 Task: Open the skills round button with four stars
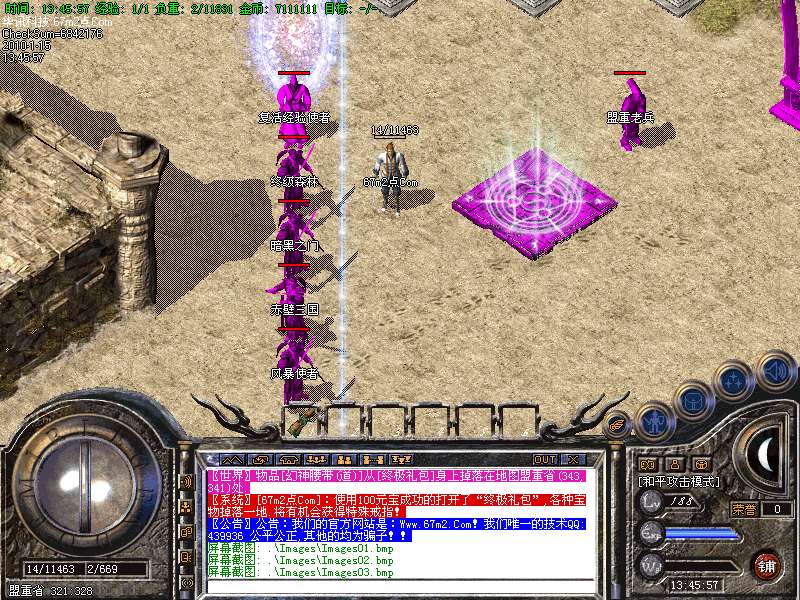pyautogui.click(x=735, y=380)
